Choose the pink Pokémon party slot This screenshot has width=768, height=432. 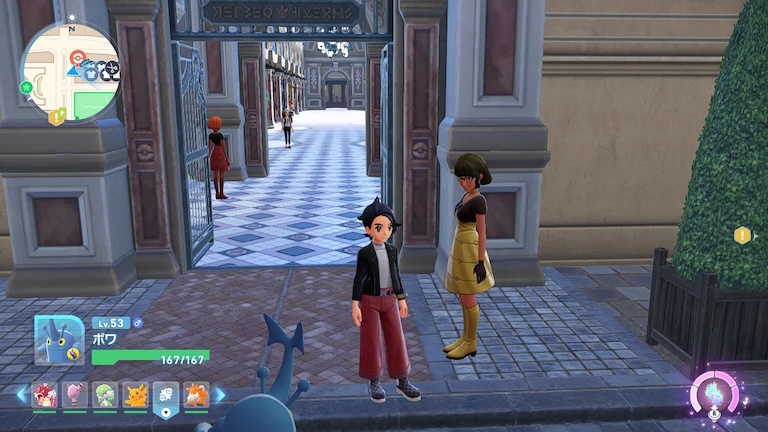pos(75,395)
